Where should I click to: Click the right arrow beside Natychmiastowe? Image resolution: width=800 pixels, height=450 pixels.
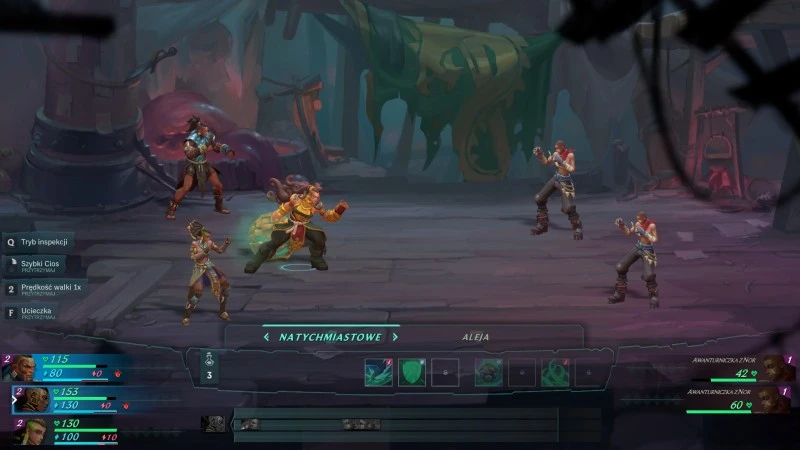click(394, 337)
